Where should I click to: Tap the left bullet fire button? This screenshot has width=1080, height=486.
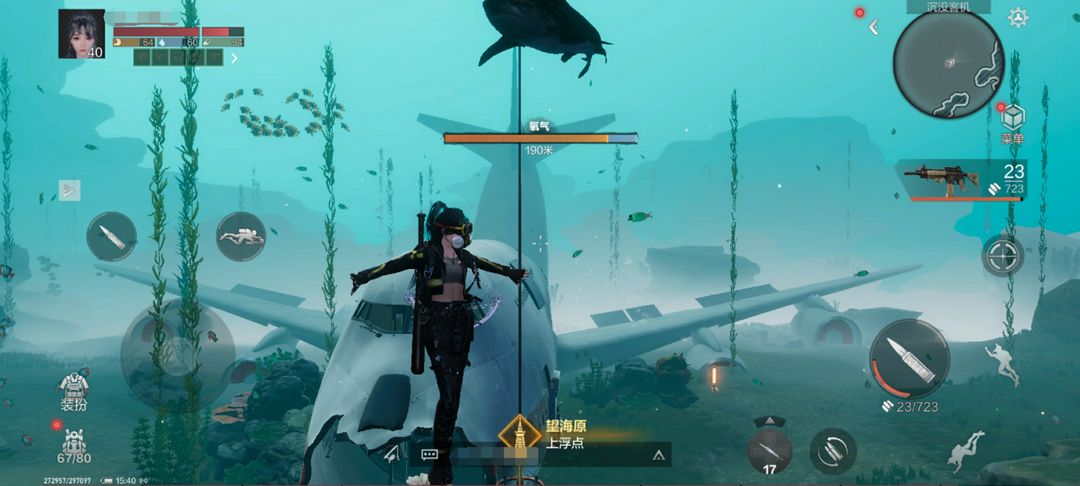pyautogui.click(x=111, y=237)
